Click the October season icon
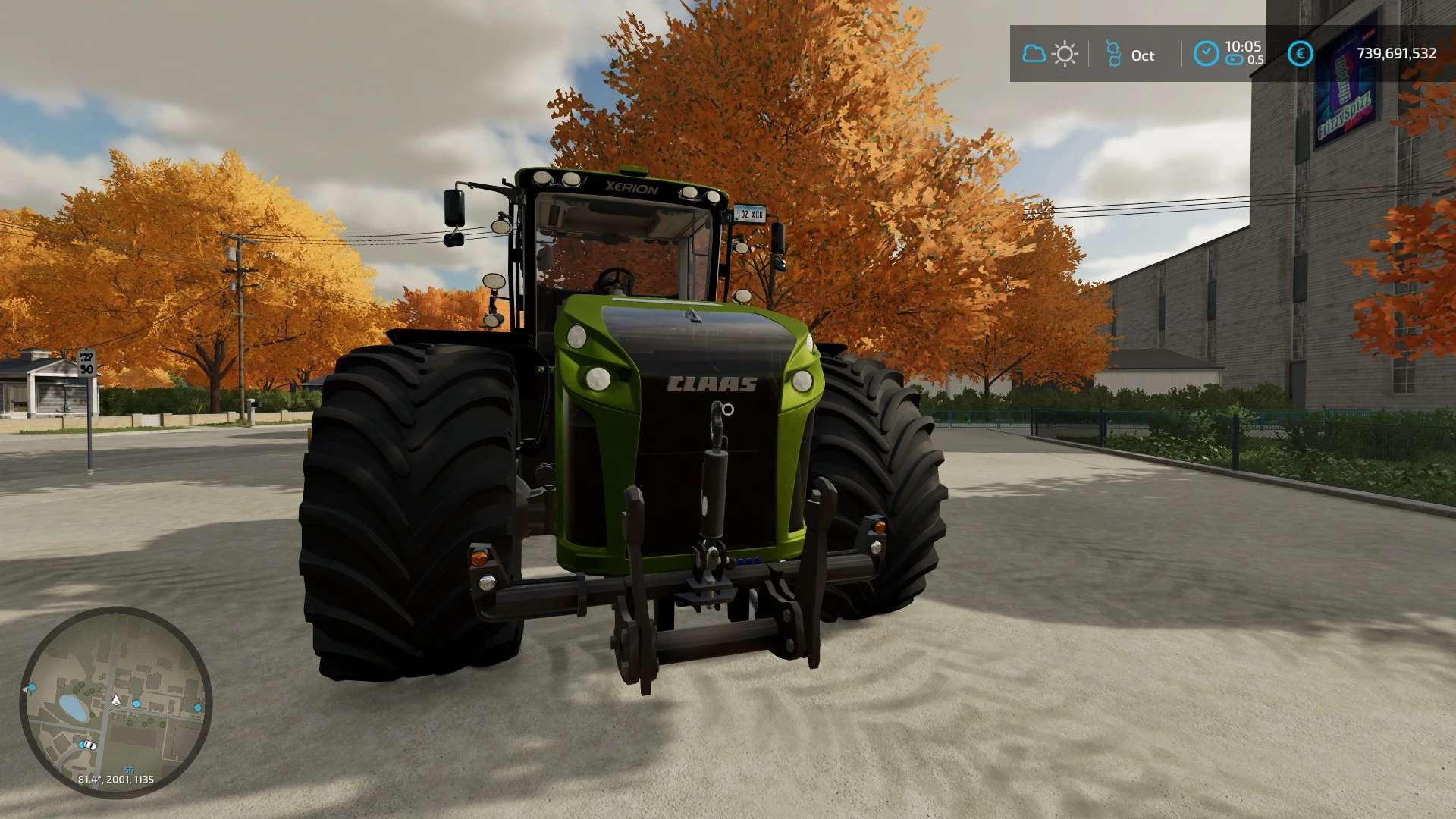 [1113, 54]
